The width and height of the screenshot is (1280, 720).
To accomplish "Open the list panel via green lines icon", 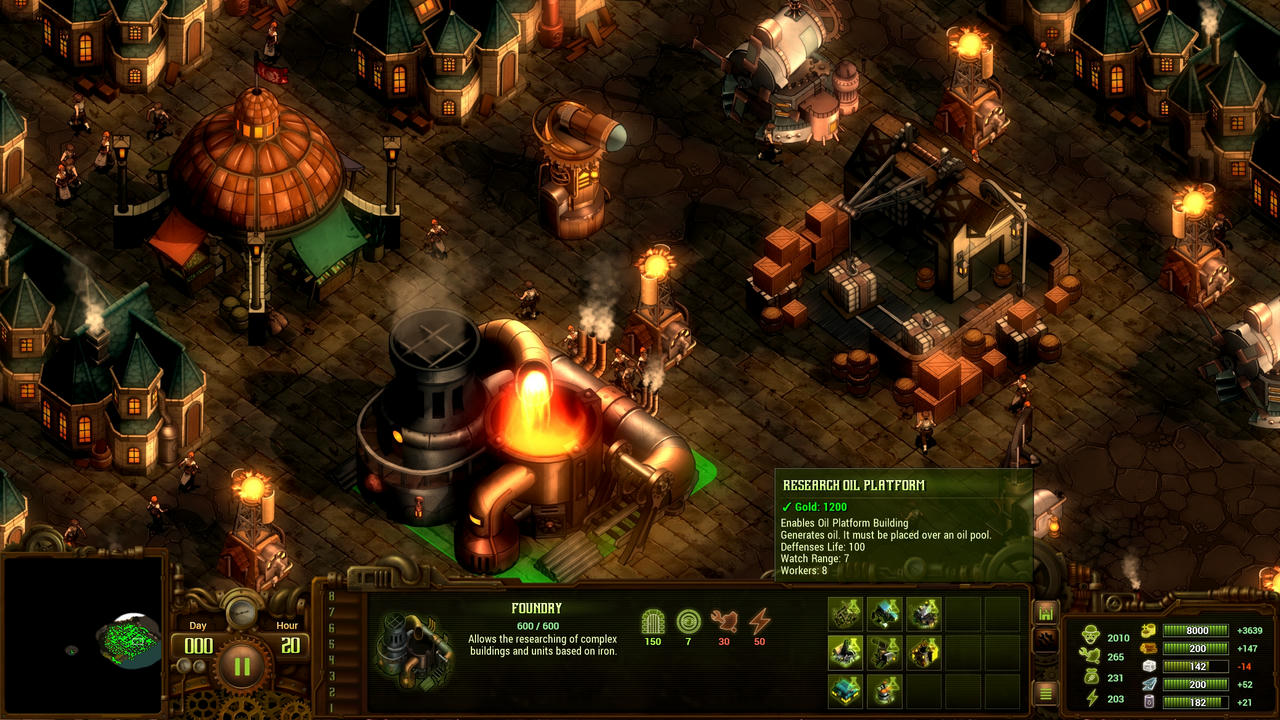I will [1044, 693].
